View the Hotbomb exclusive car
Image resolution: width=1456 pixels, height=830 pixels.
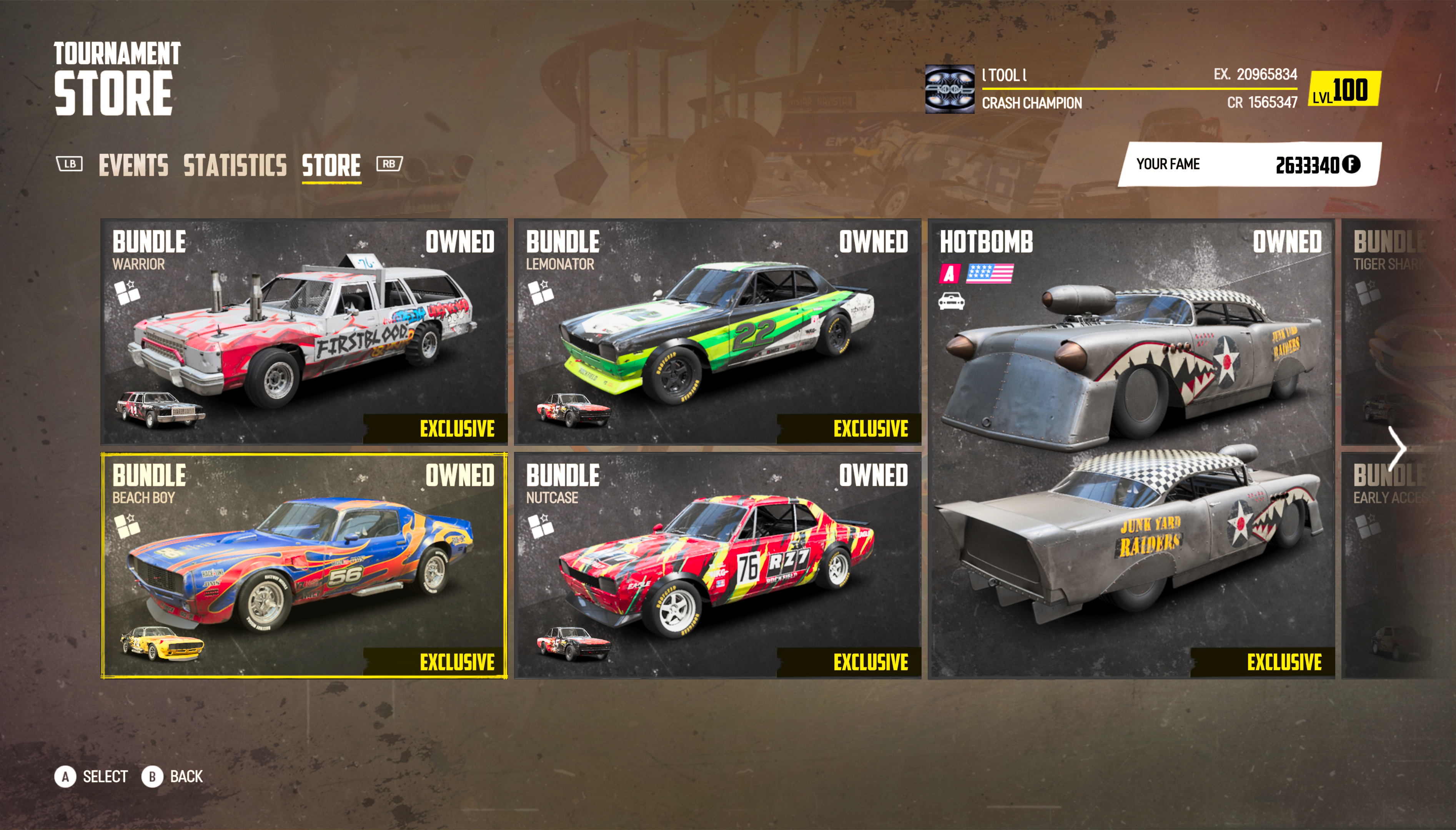[1132, 449]
